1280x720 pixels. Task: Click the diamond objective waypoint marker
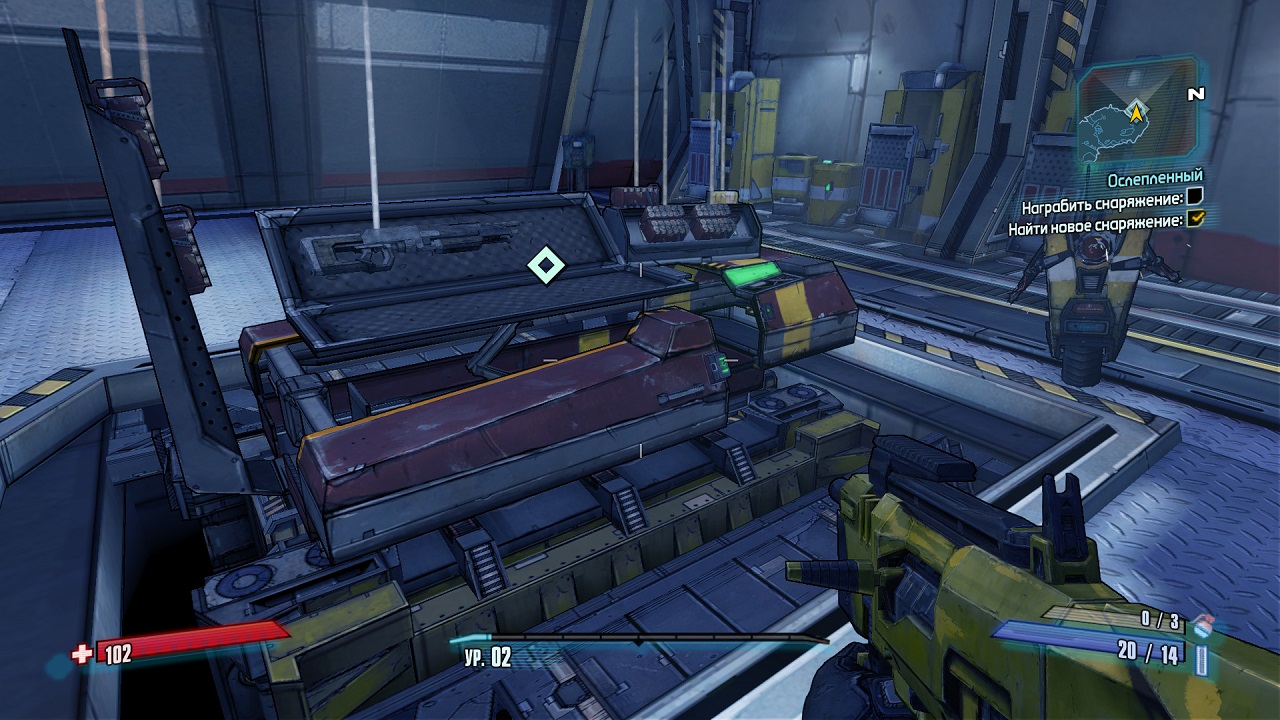pyautogui.click(x=545, y=265)
